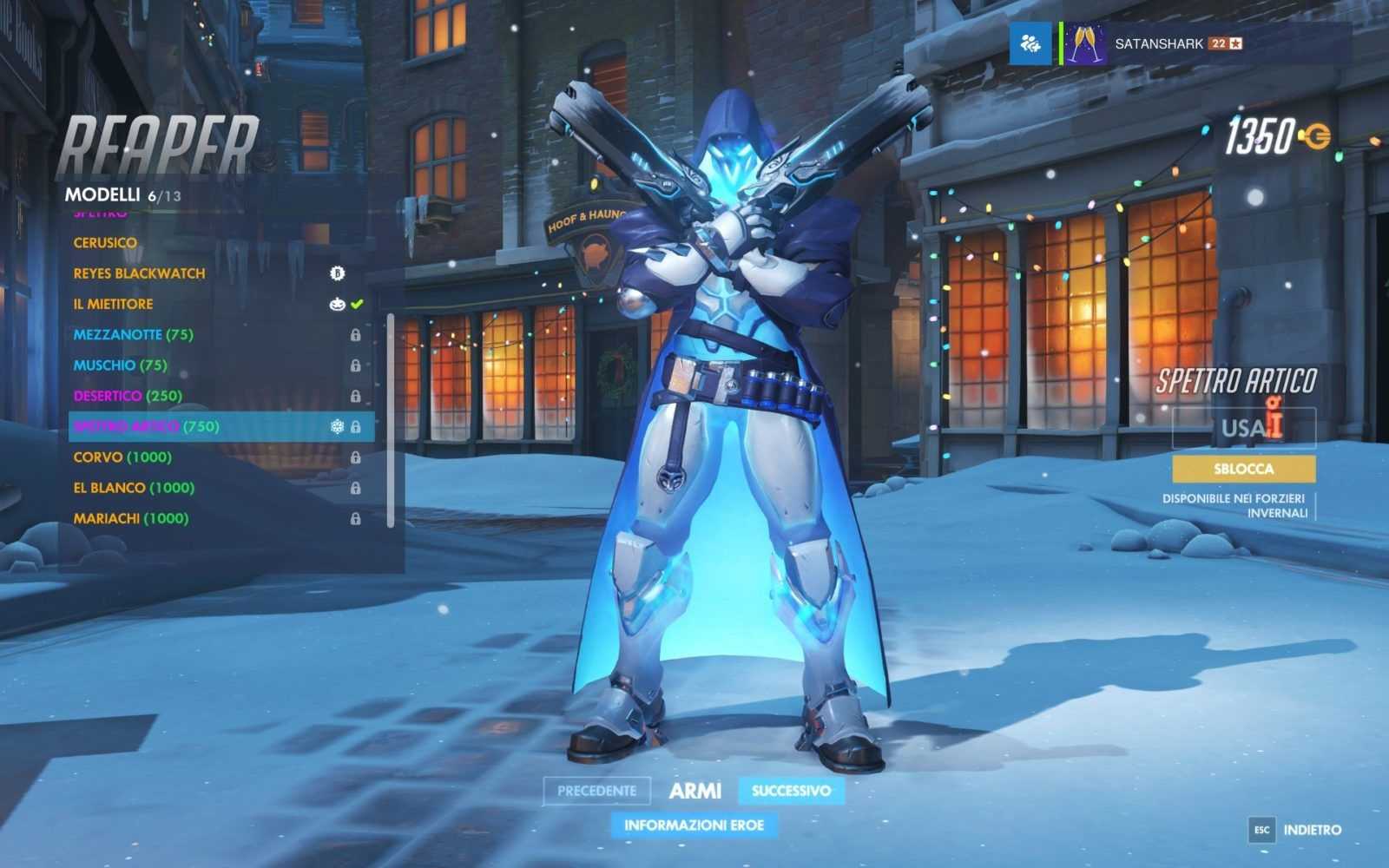Select the Il Mietitore skin

point(113,304)
